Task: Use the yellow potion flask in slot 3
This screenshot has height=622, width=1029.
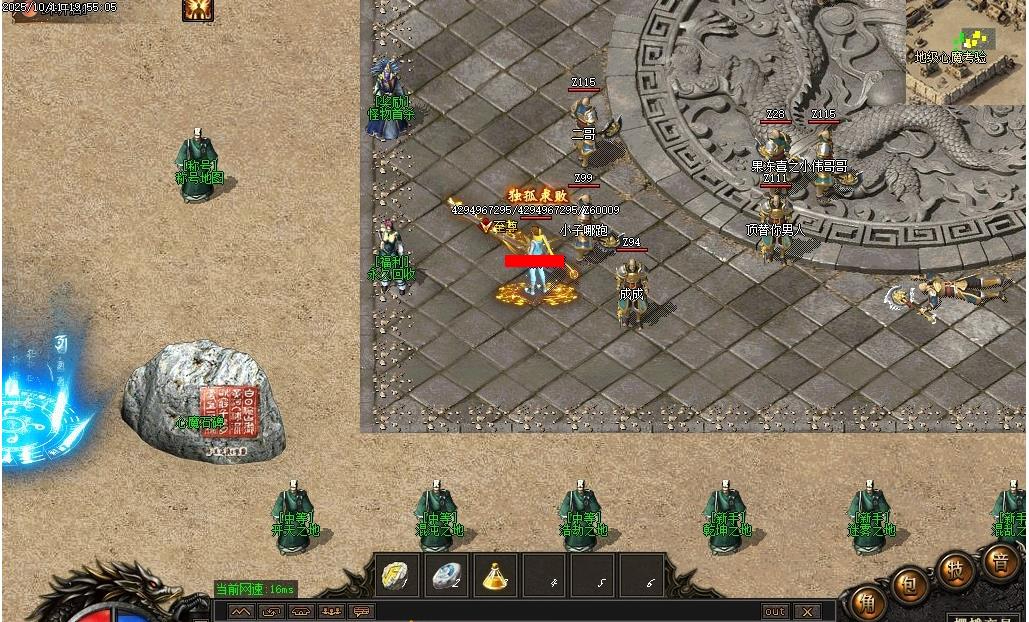Action: pos(494,575)
